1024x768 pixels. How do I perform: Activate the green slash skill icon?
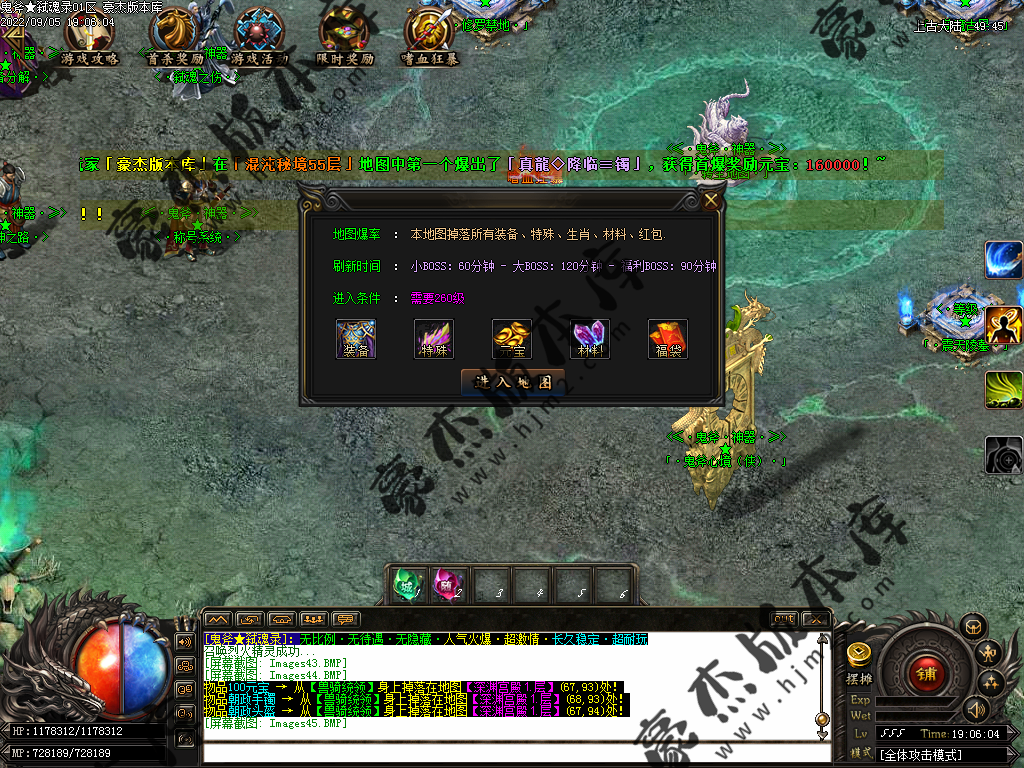(1003, 390)
